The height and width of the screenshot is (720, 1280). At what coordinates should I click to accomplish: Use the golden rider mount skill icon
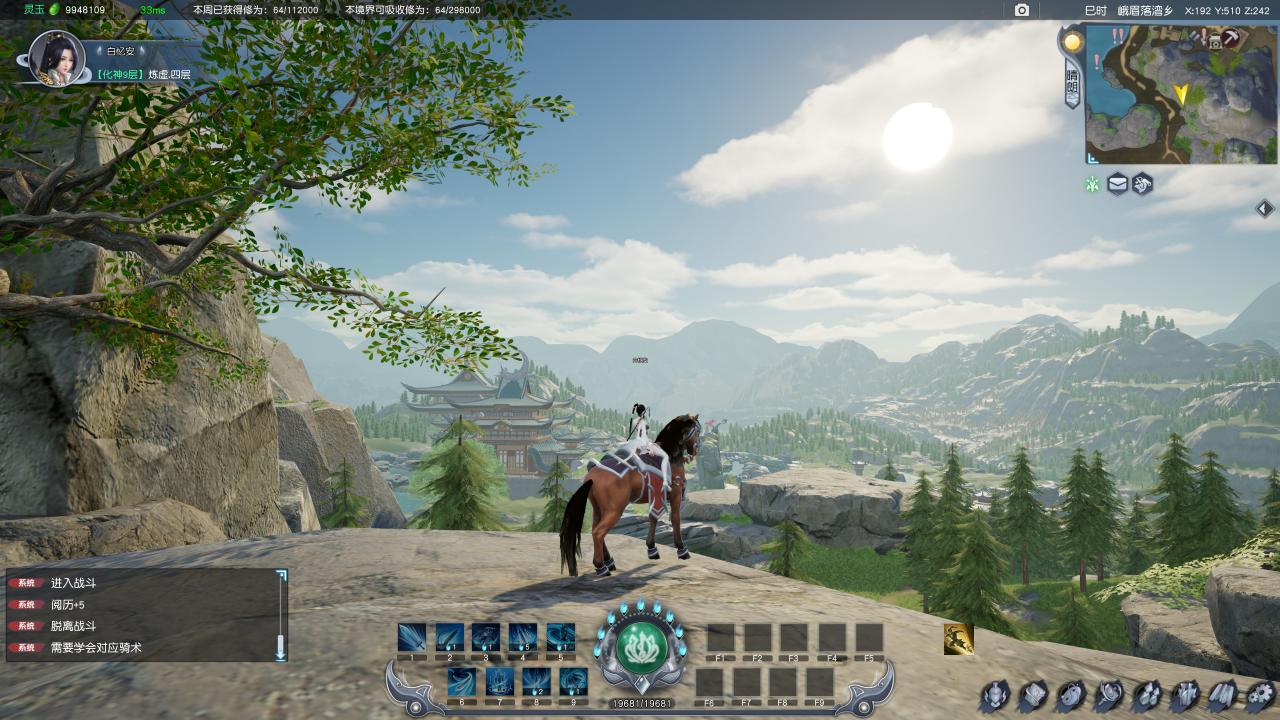958,639
